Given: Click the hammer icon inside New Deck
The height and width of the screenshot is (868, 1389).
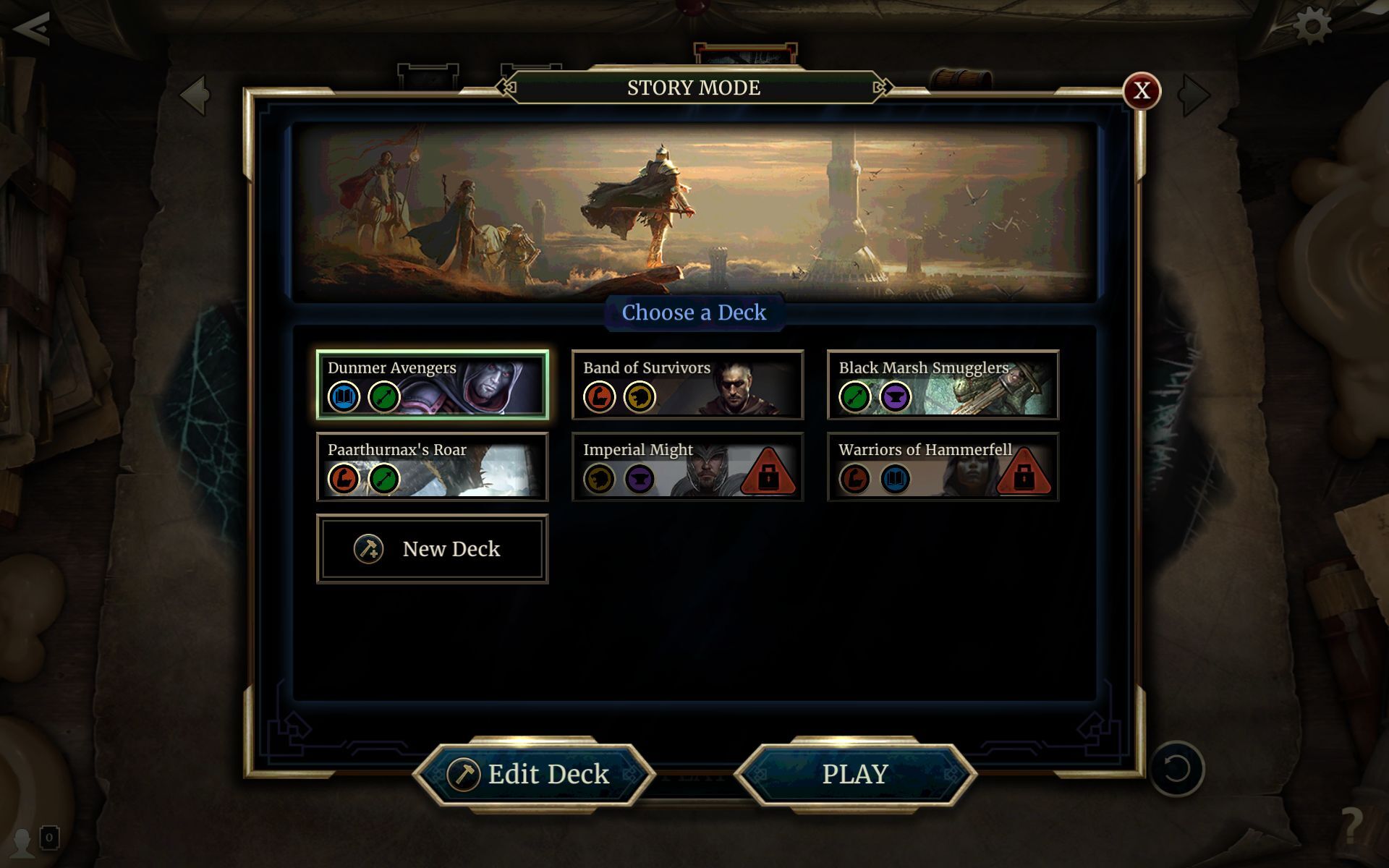Looking at the screenshot, I should 367,549.
